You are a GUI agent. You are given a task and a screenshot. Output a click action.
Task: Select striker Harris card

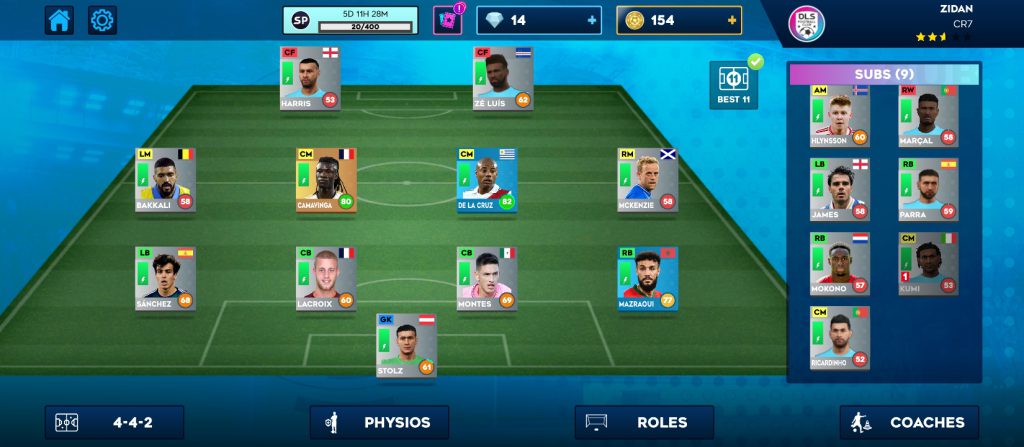pyautogui.click(x=309, y=78)
